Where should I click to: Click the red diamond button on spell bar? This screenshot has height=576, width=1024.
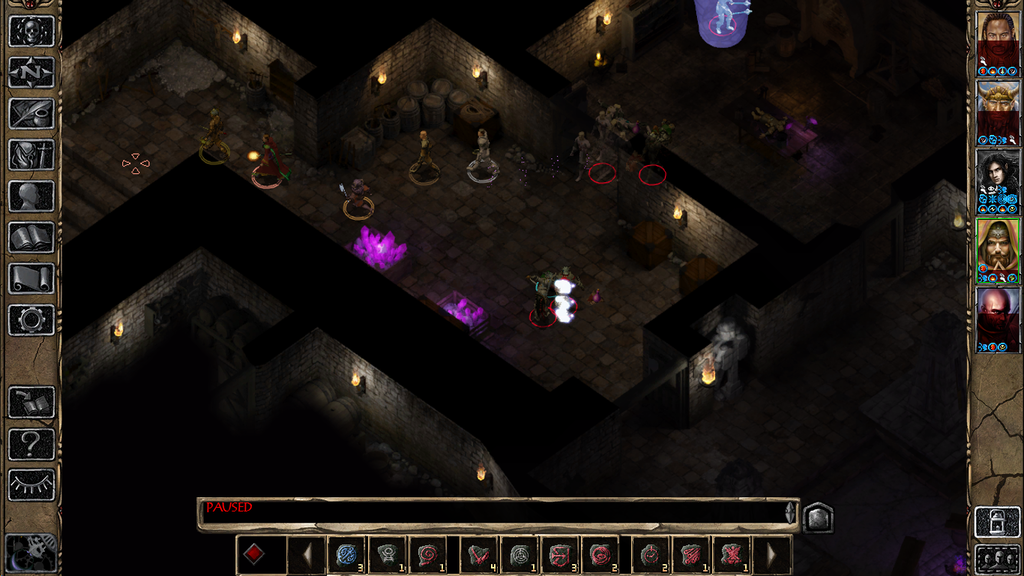(x=255, y=554)
